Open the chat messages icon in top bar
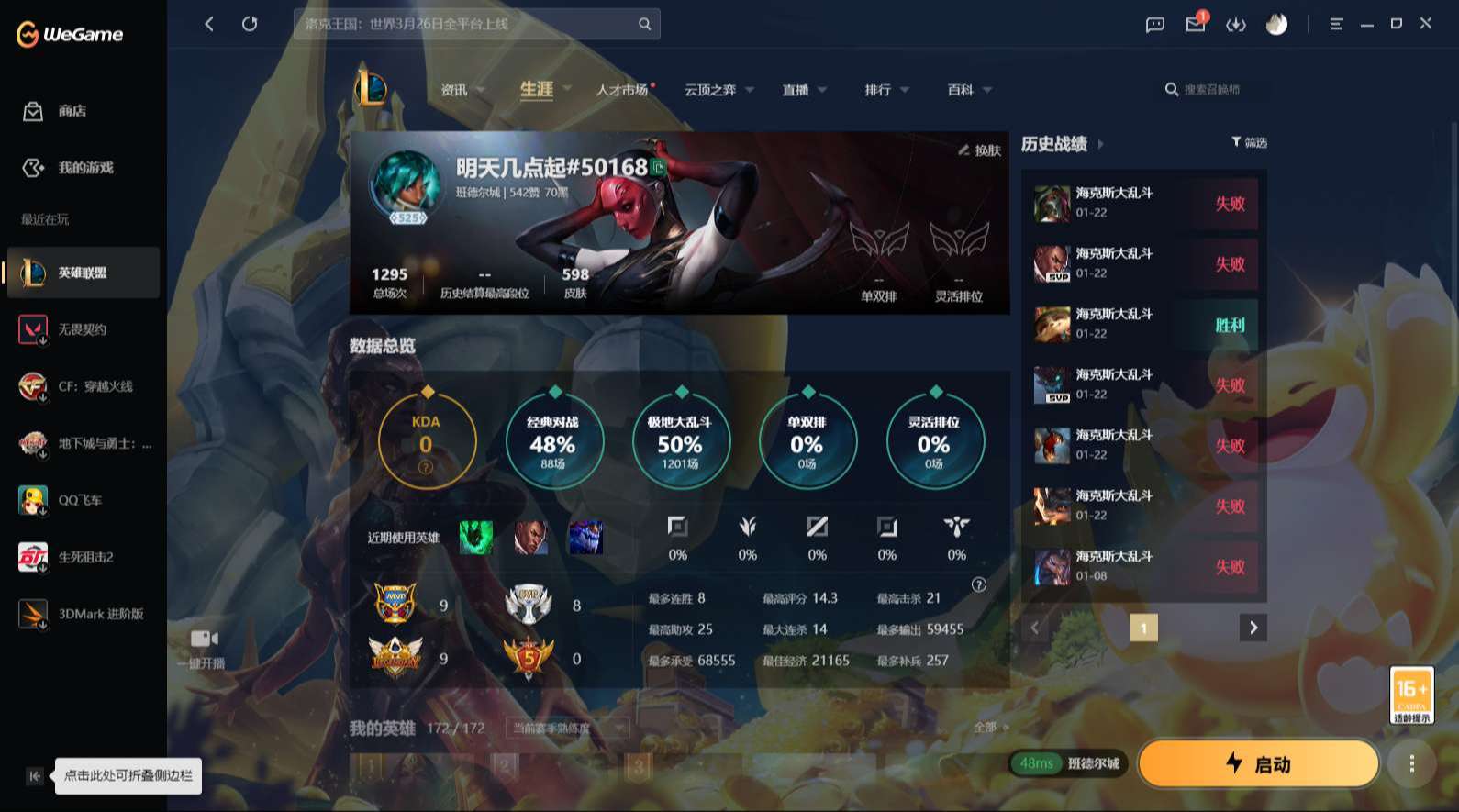 pos(1153,24)
